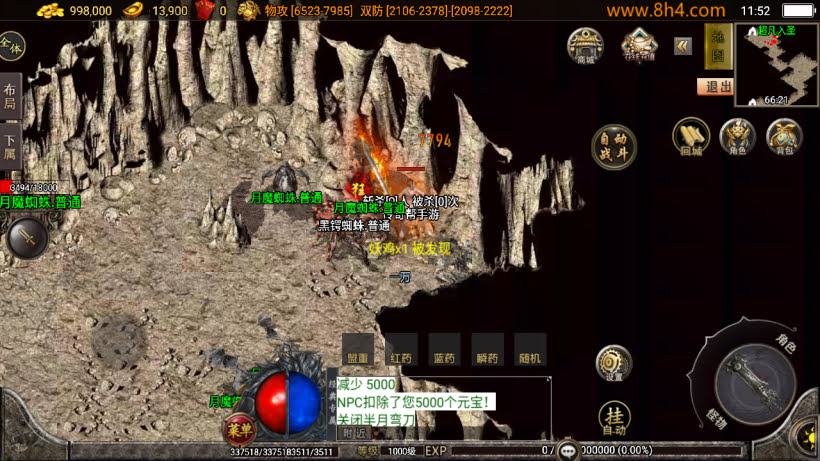The width and height of the screenshot is (820, 461).
Task: Toggle 自动战斗 auto battle
Action: (613, 147)
